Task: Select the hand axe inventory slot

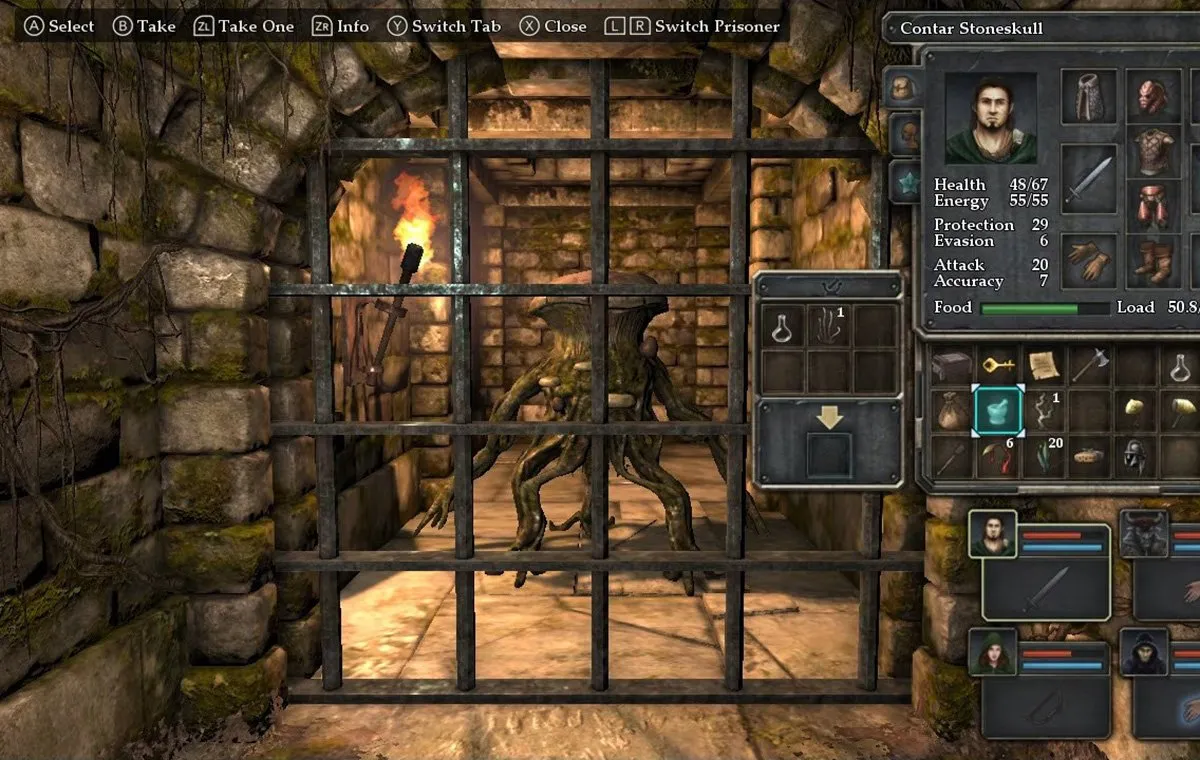Action: 1090,366
